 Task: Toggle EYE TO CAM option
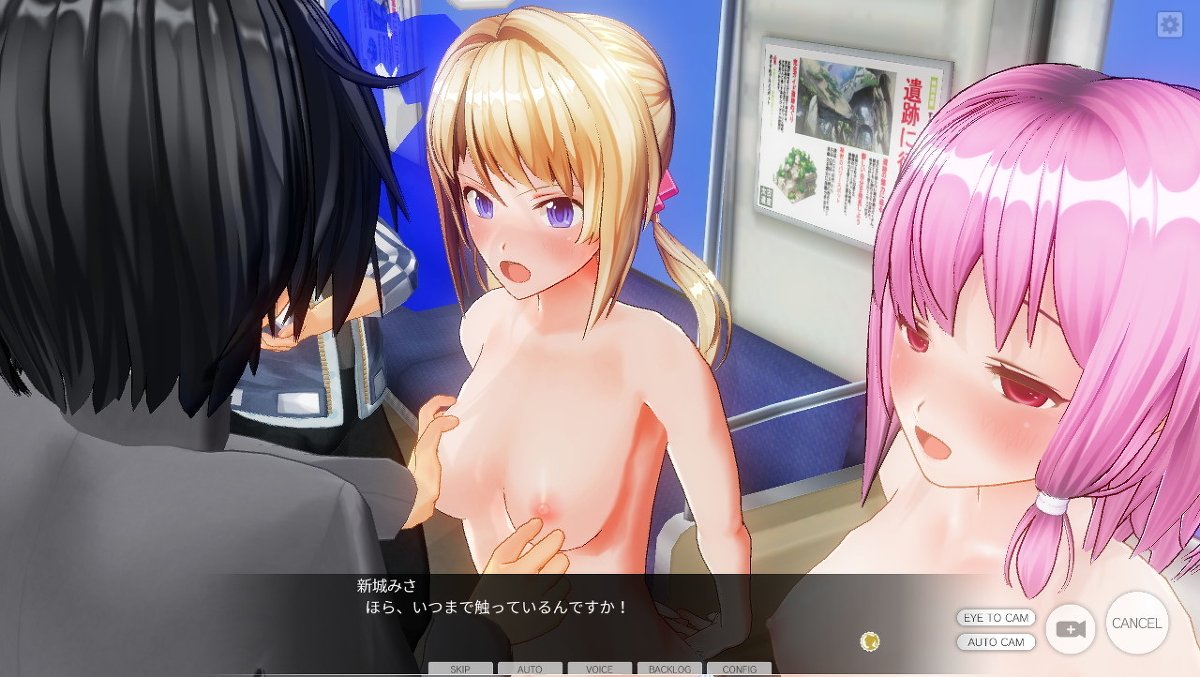[995, 618]
